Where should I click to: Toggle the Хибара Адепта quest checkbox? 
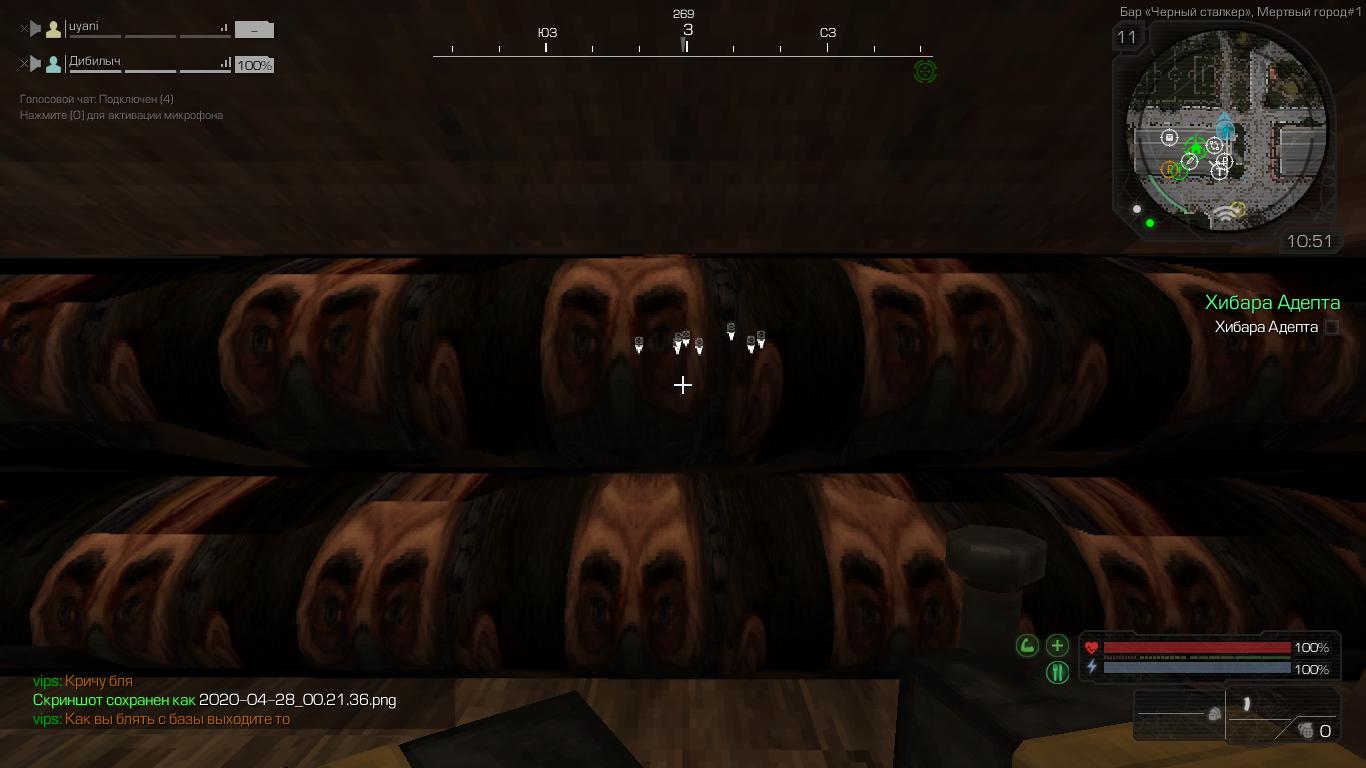1332,327
